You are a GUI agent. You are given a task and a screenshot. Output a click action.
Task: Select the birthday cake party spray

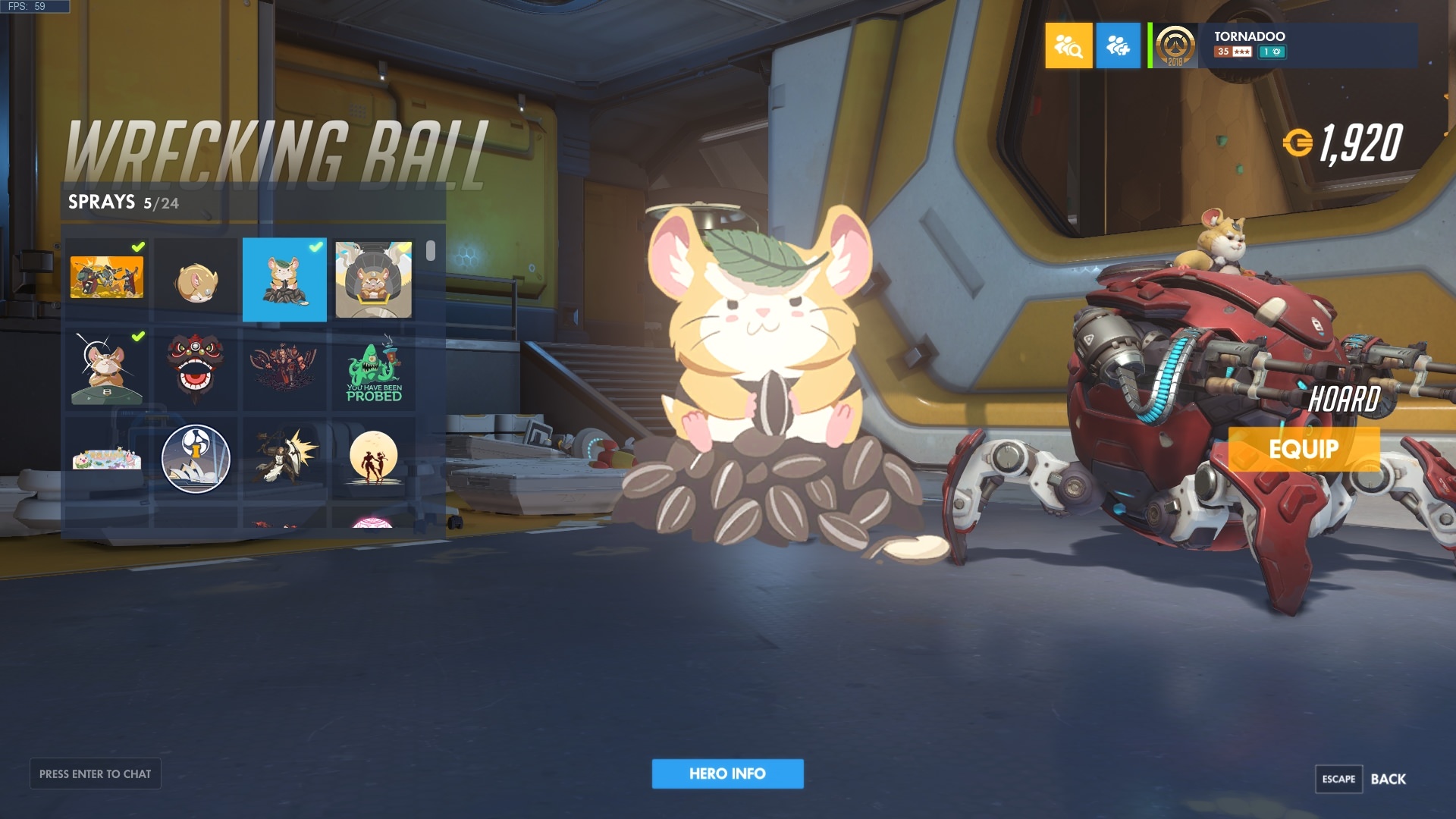106,459
